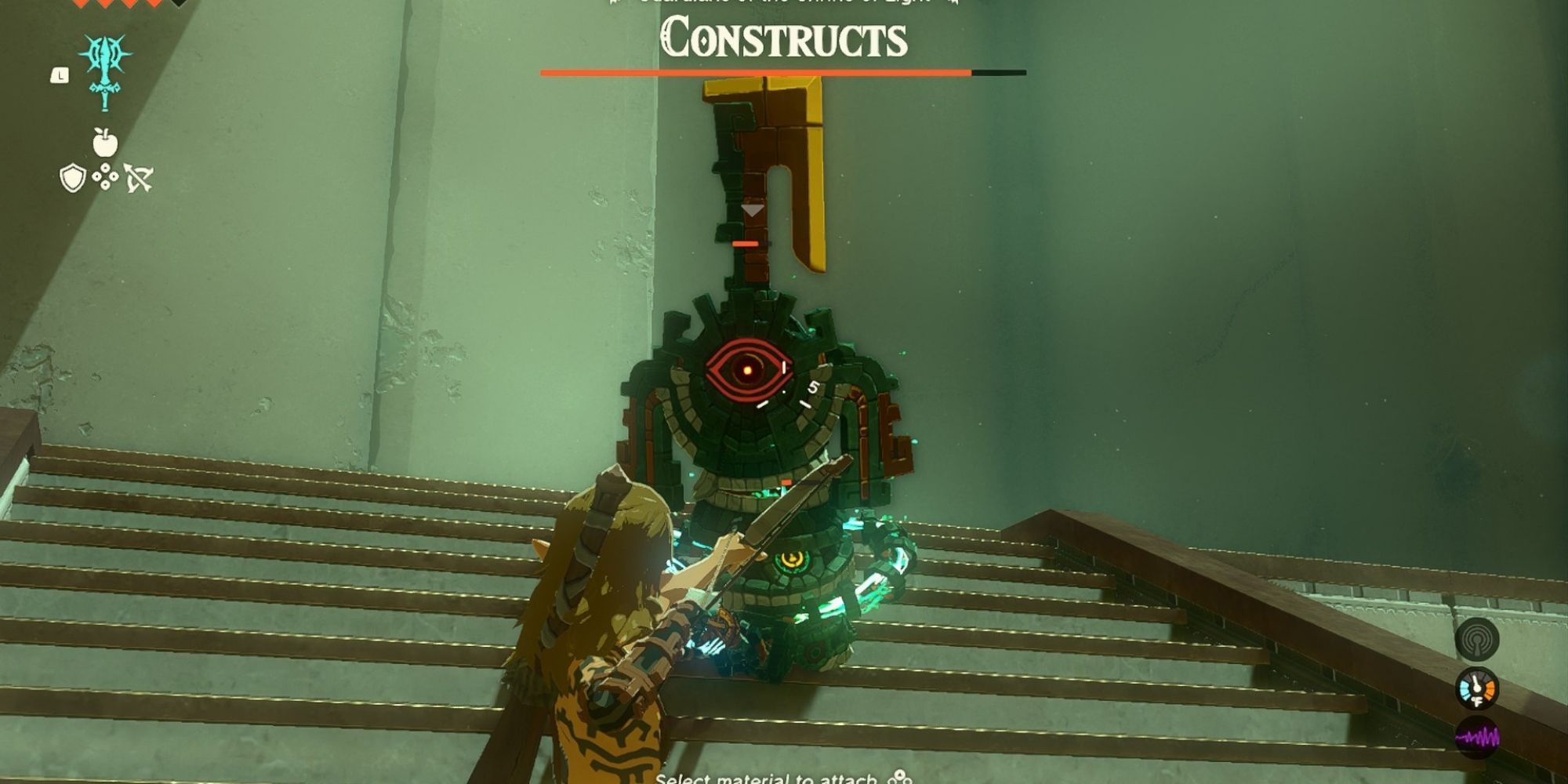Select the four-seed material icon

105,177
